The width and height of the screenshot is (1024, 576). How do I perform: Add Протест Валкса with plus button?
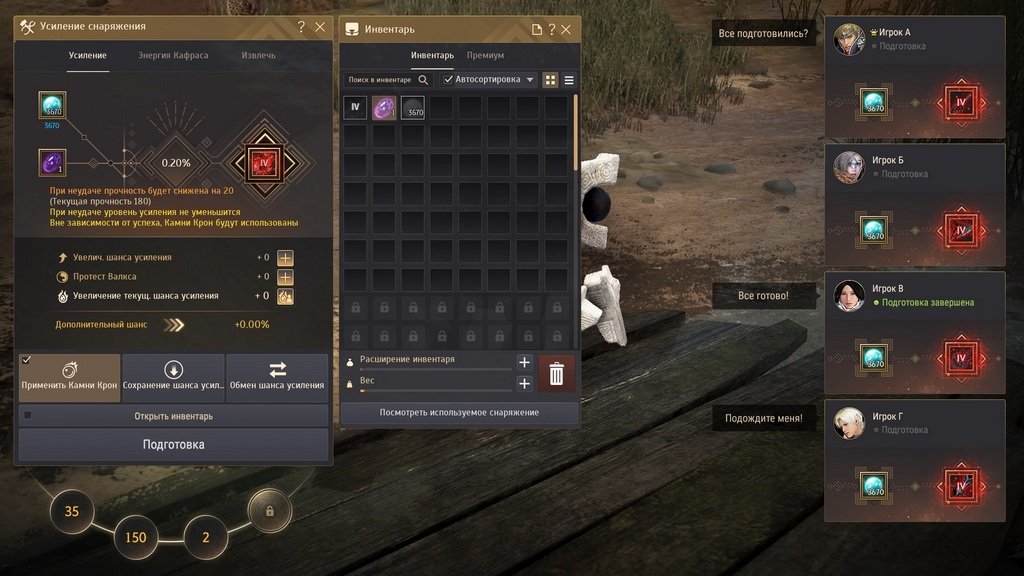coord(285,277)
